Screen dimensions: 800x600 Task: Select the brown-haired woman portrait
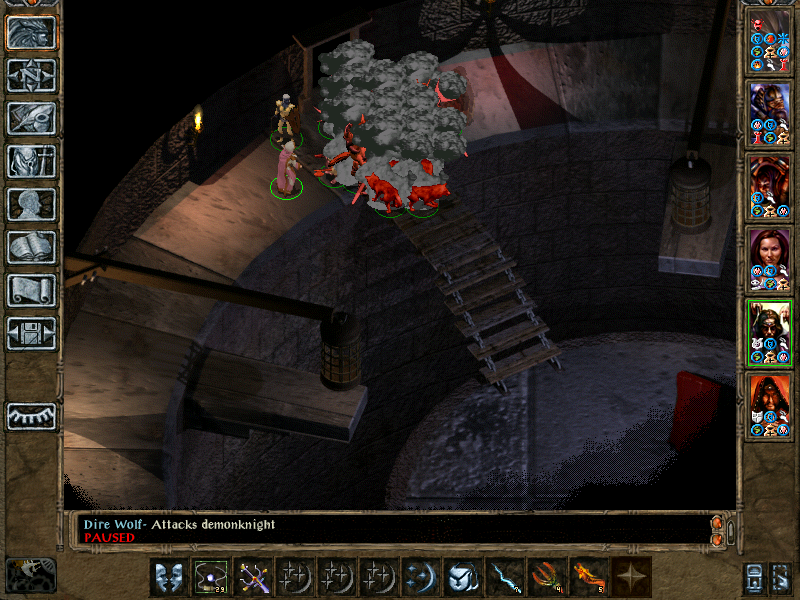[x=770, y=257]
